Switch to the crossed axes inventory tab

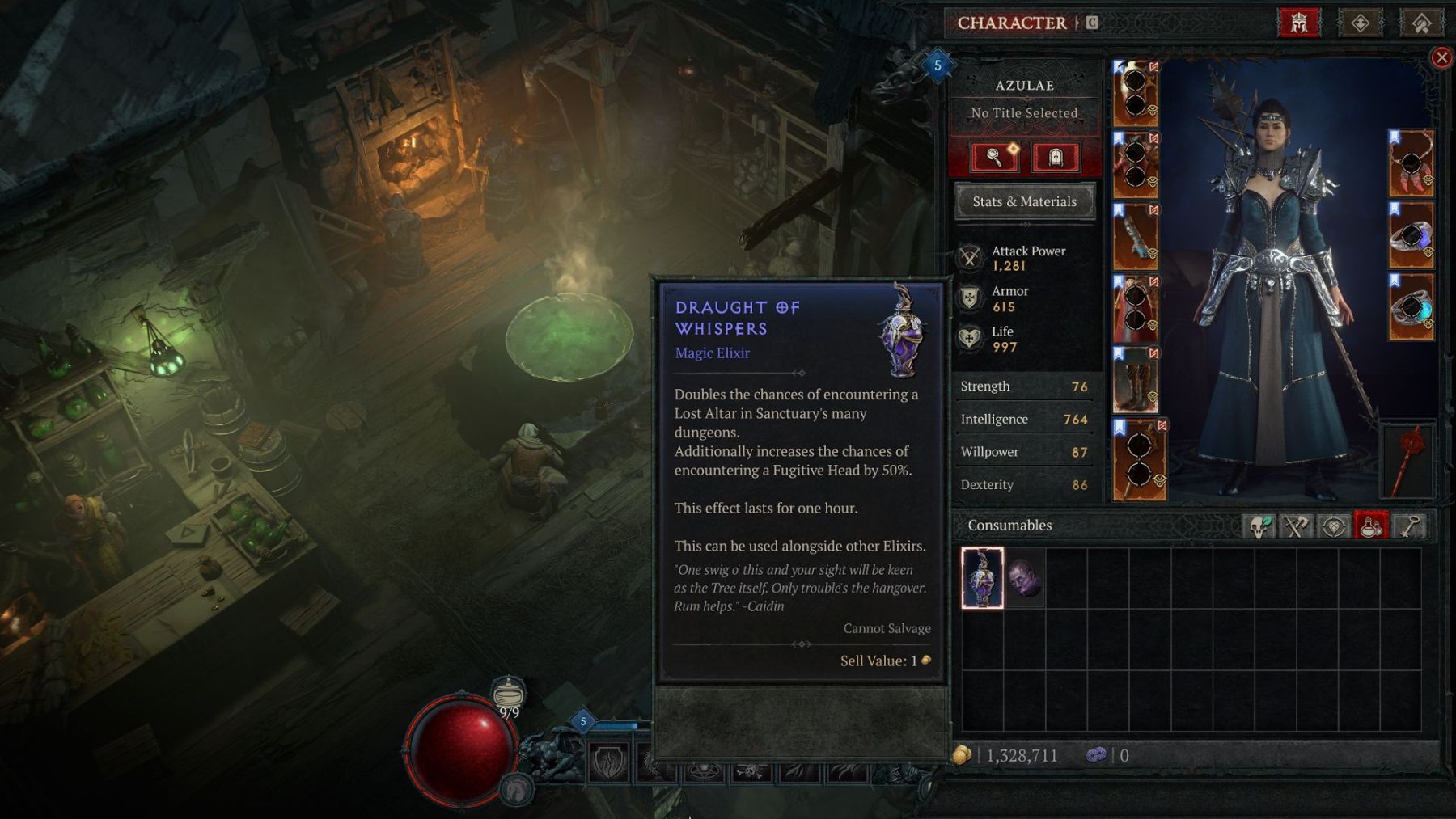click(1296, 526)
